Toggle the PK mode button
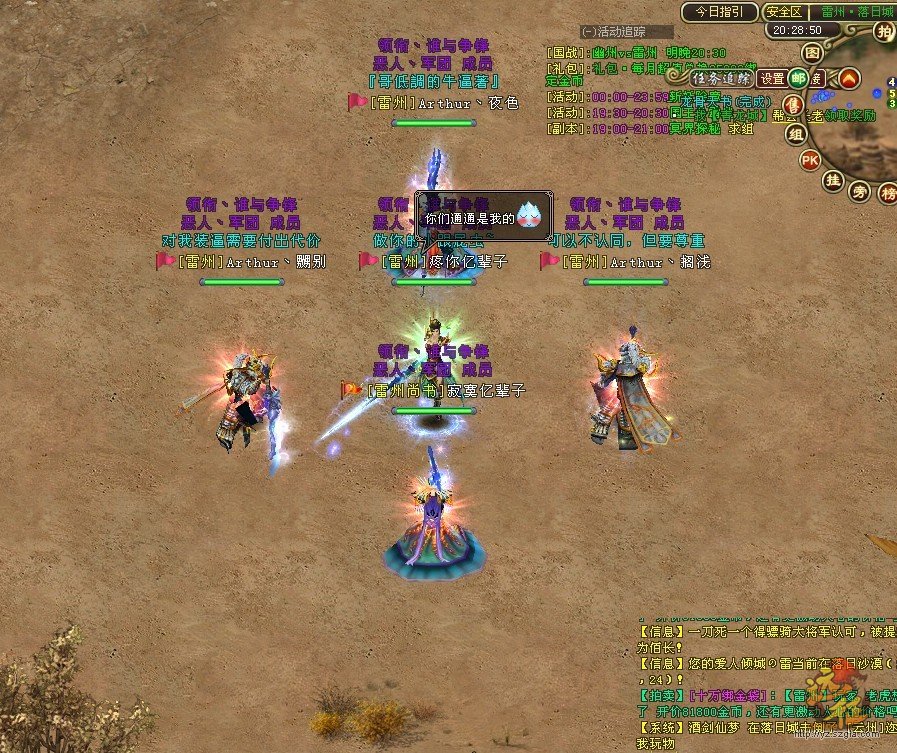This screenshot has height=753, width=897. (x=810, y=160)
